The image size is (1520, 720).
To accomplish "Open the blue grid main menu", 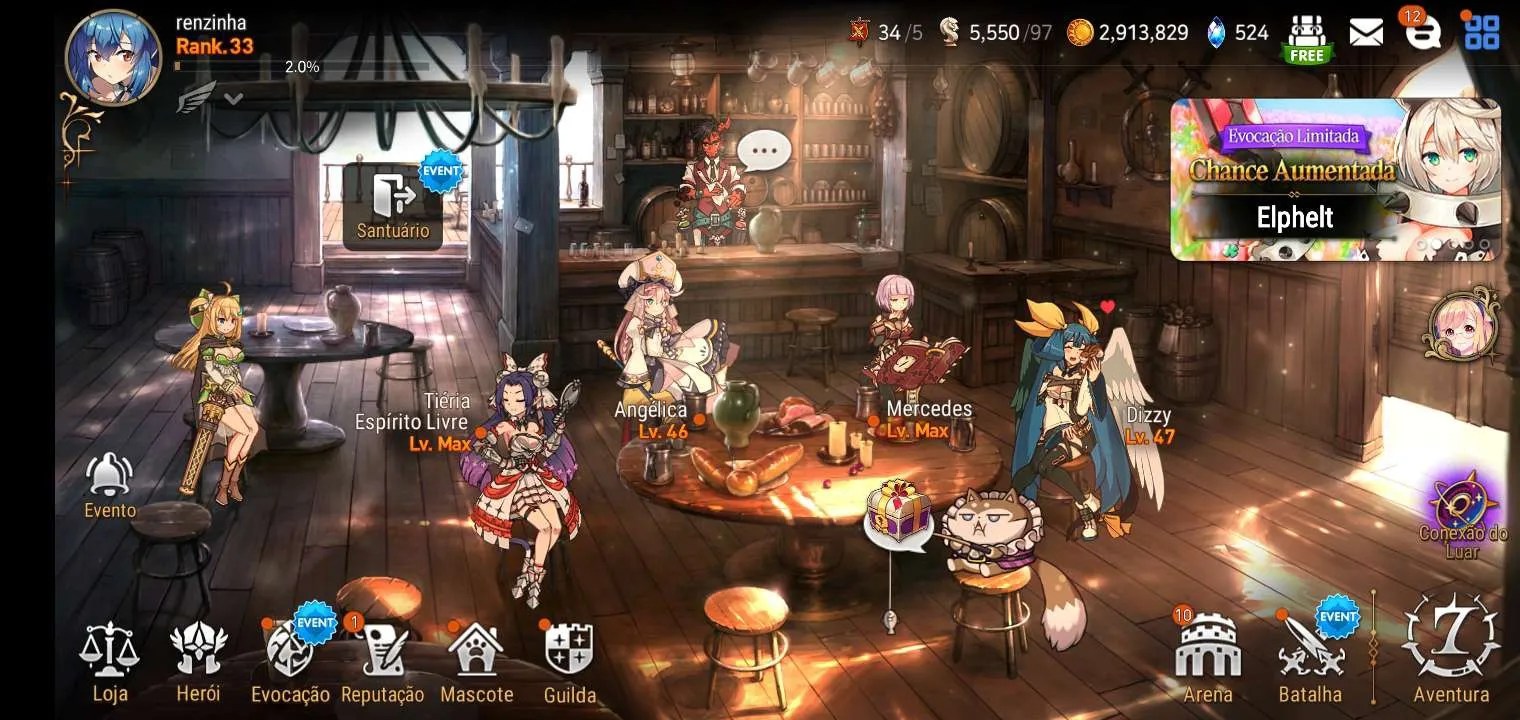I will [1481, 33].
